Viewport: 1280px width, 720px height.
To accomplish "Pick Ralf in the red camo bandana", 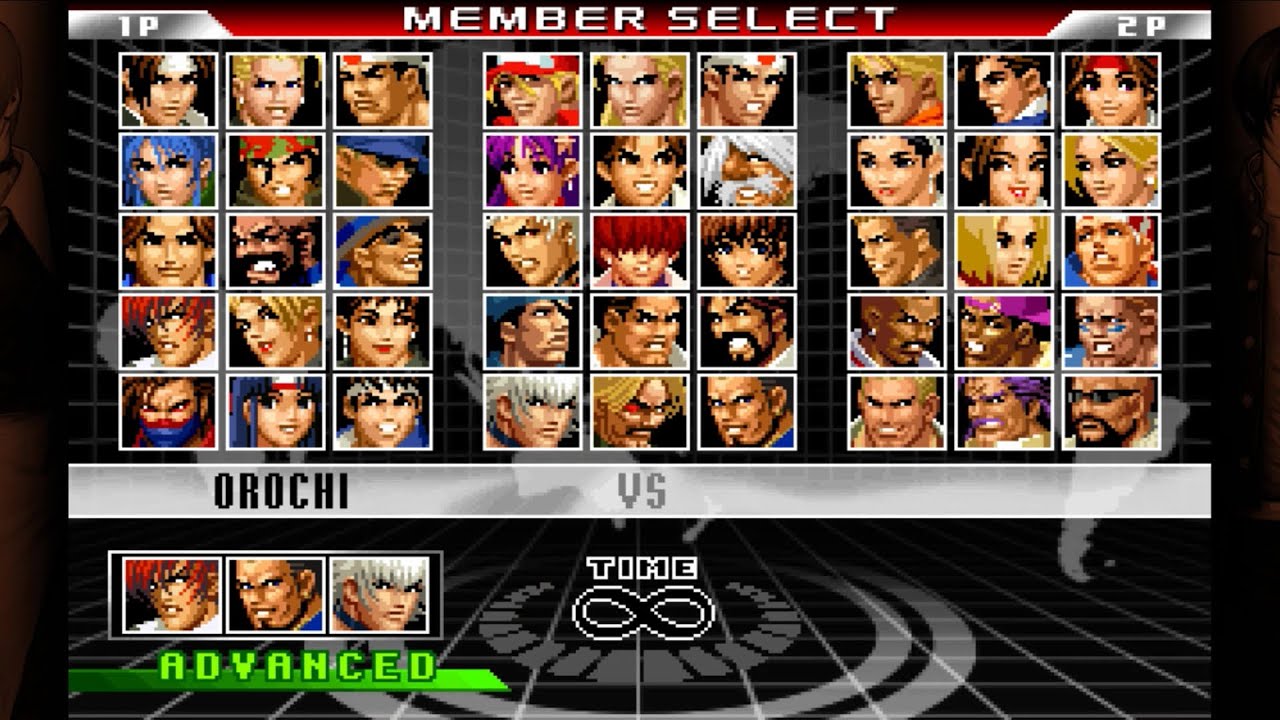I will tap(275, 170).
